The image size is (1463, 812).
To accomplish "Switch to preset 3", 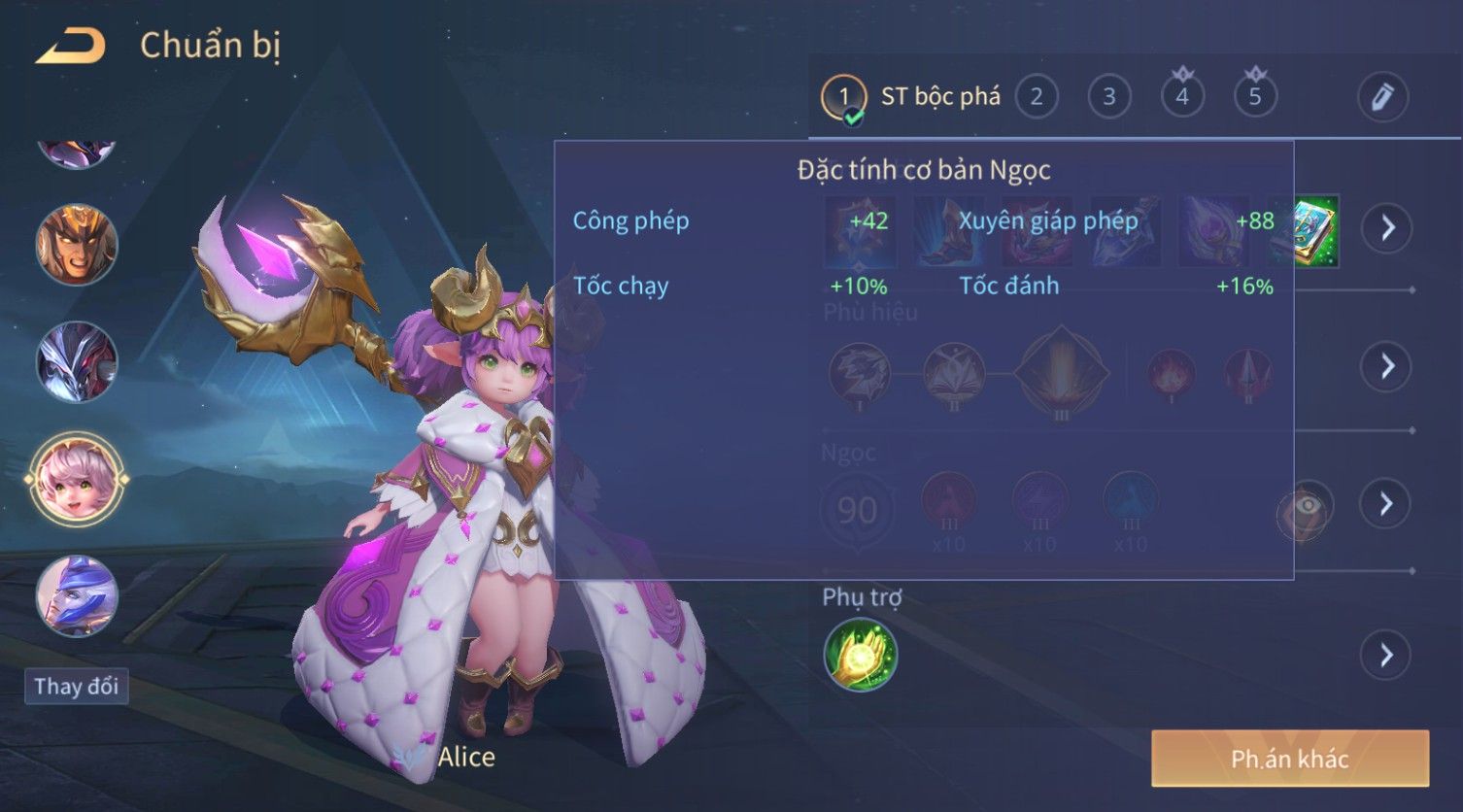I will pyautogui.click(x=1108, y=96).
